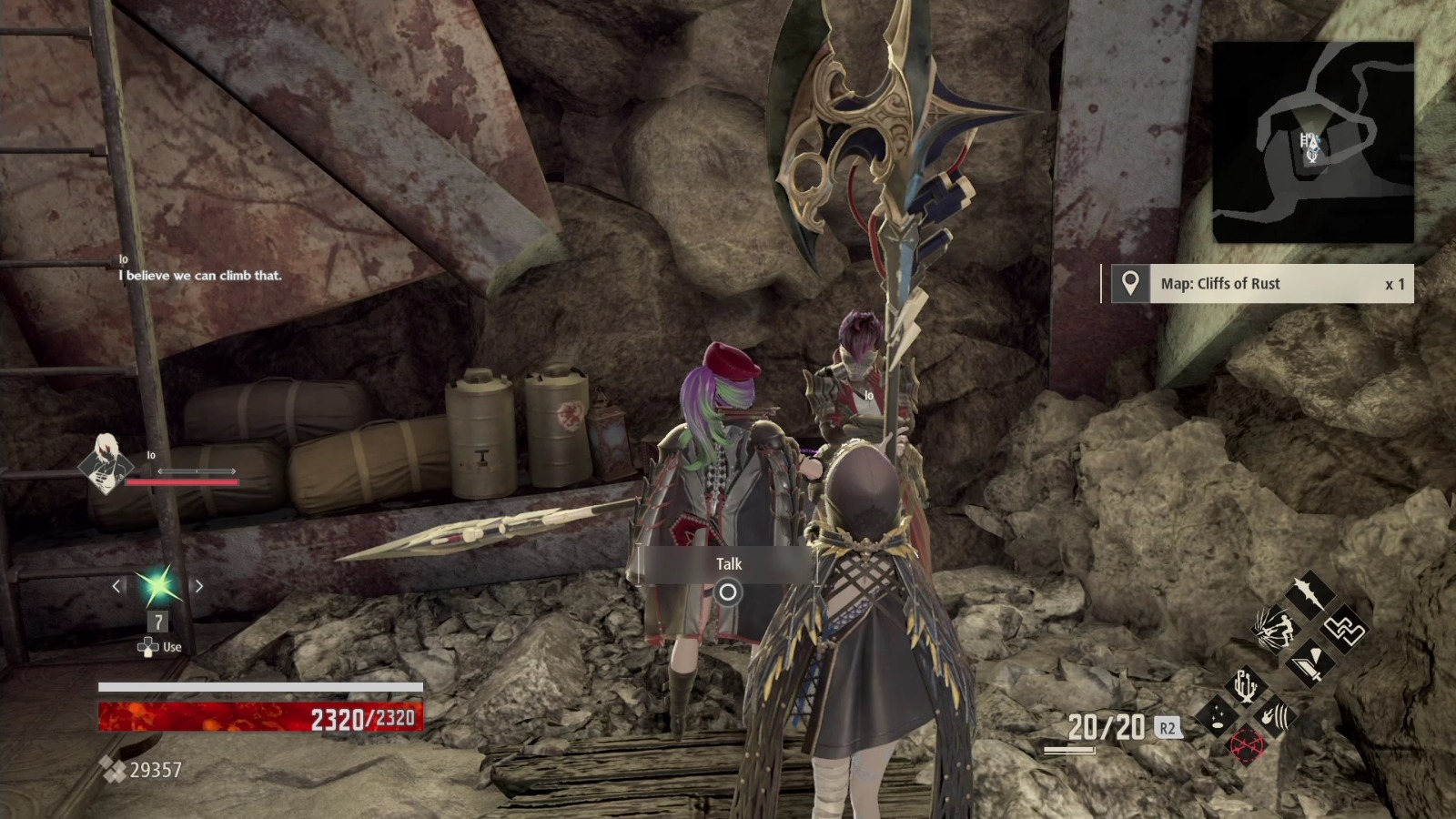1456x819 pixels.
Task: Click the circle button icon below Talk
Action: [x=730, y=592]
